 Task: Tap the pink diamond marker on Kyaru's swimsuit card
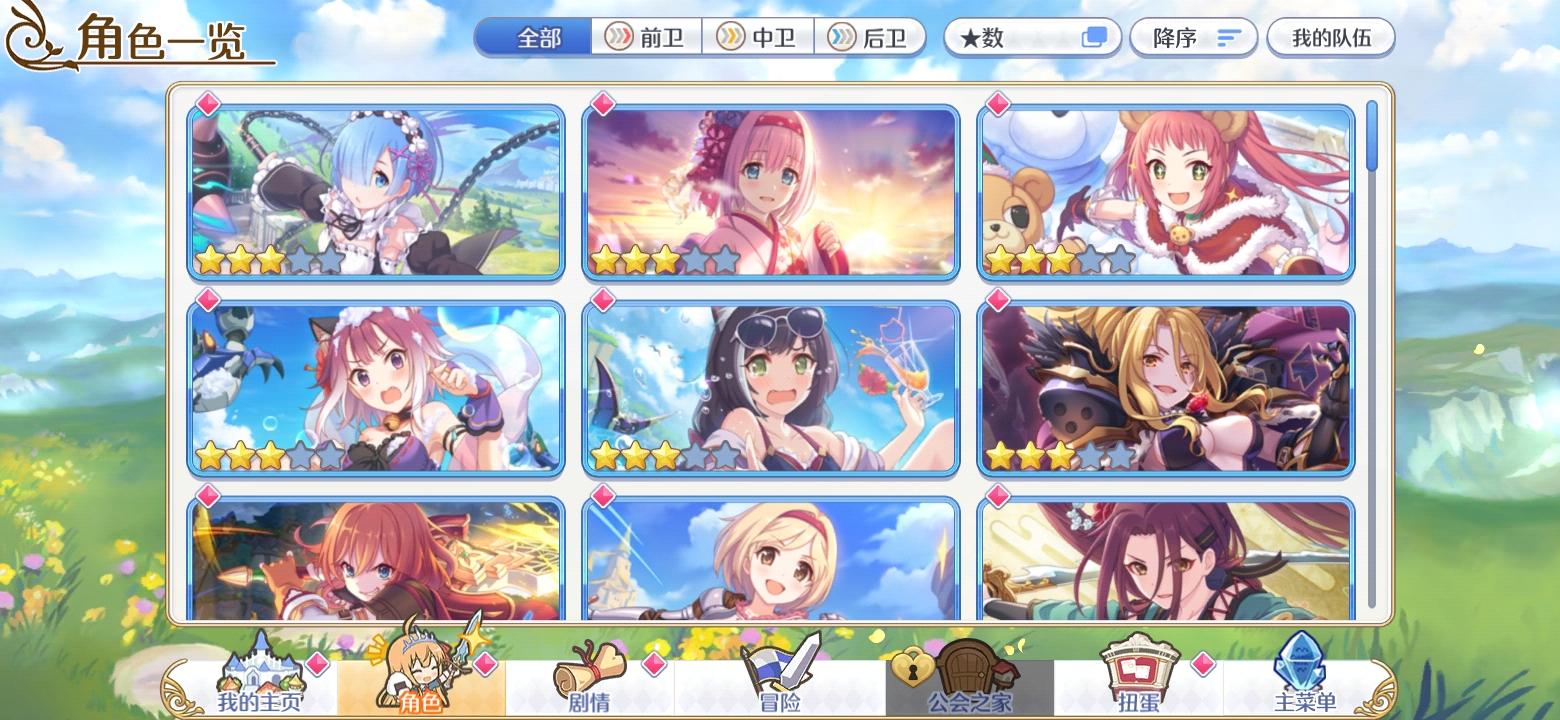604,300
